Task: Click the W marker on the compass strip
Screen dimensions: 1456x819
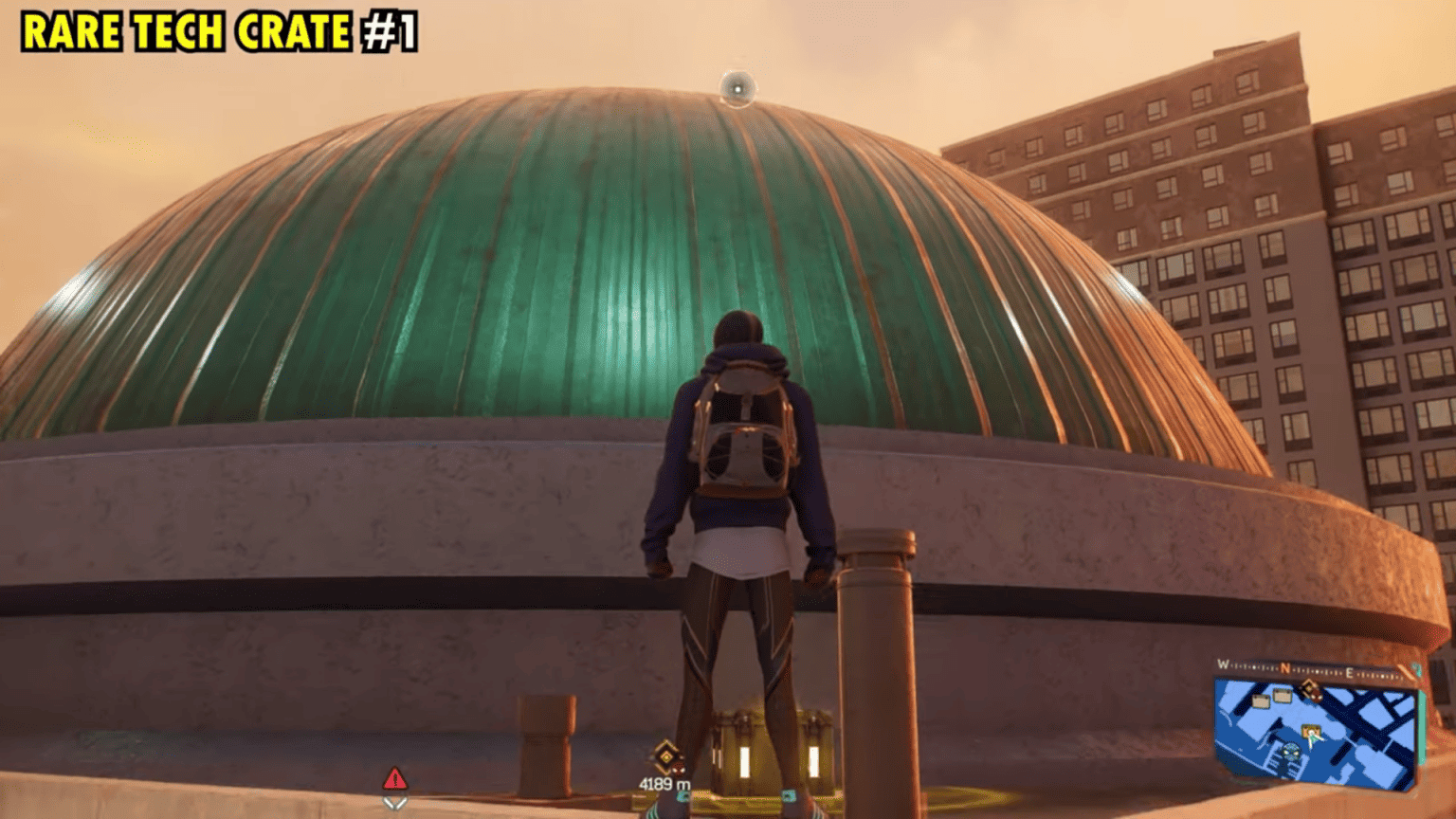Action: click(x=1223, y=664)
